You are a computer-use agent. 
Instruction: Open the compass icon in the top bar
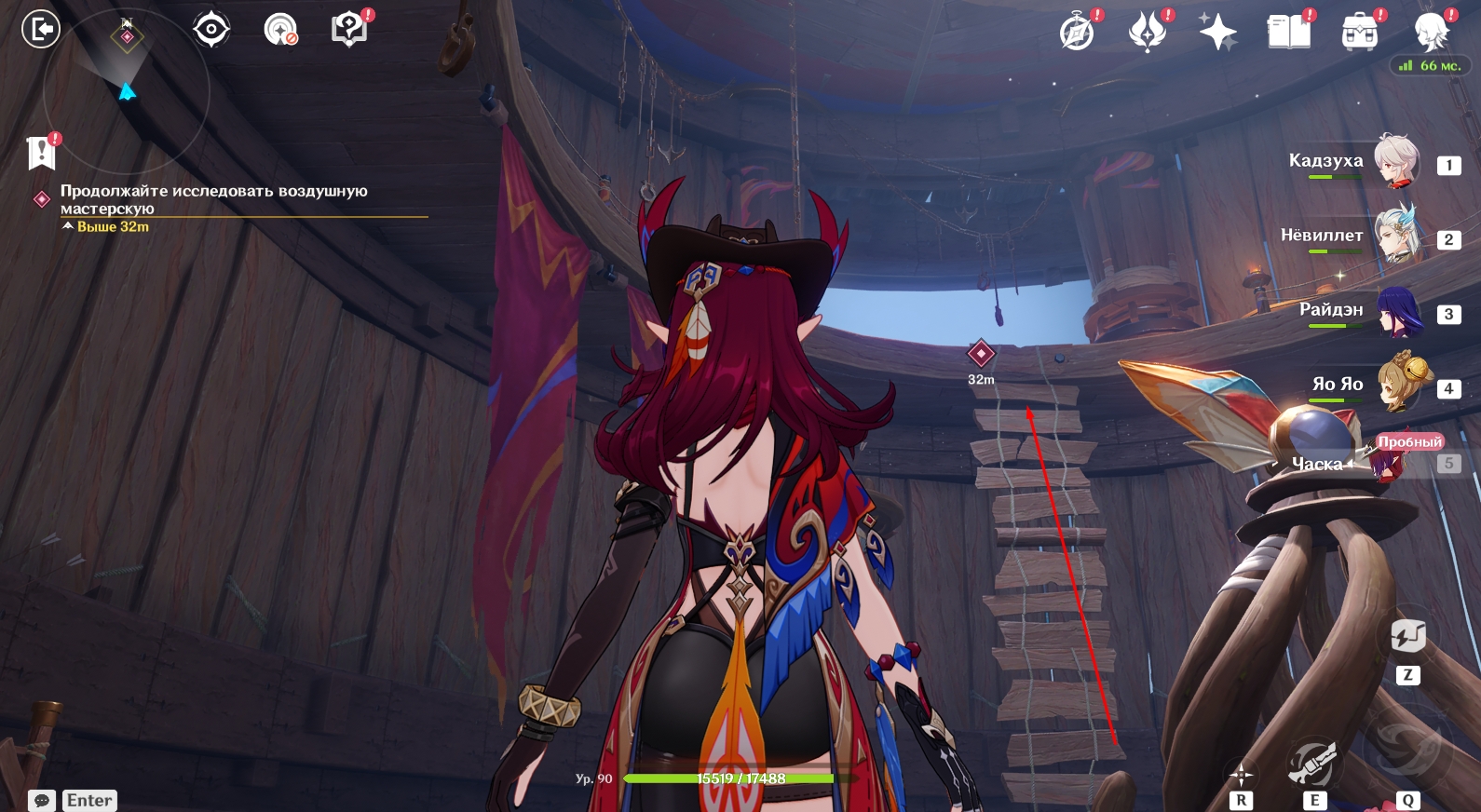pos(1077,33)
